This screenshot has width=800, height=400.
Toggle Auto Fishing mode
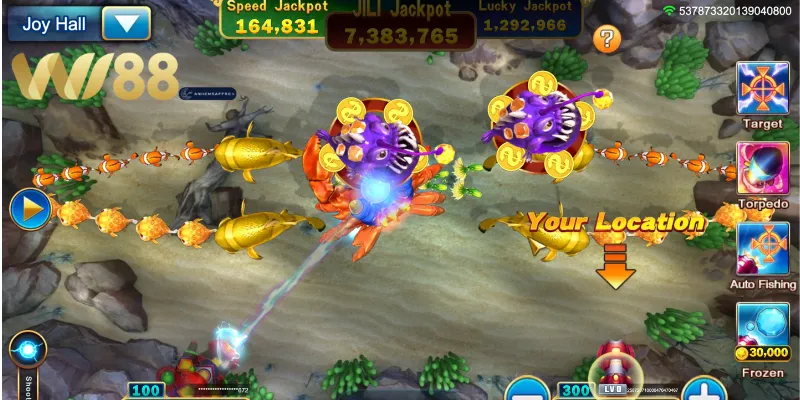coord(763,248)
